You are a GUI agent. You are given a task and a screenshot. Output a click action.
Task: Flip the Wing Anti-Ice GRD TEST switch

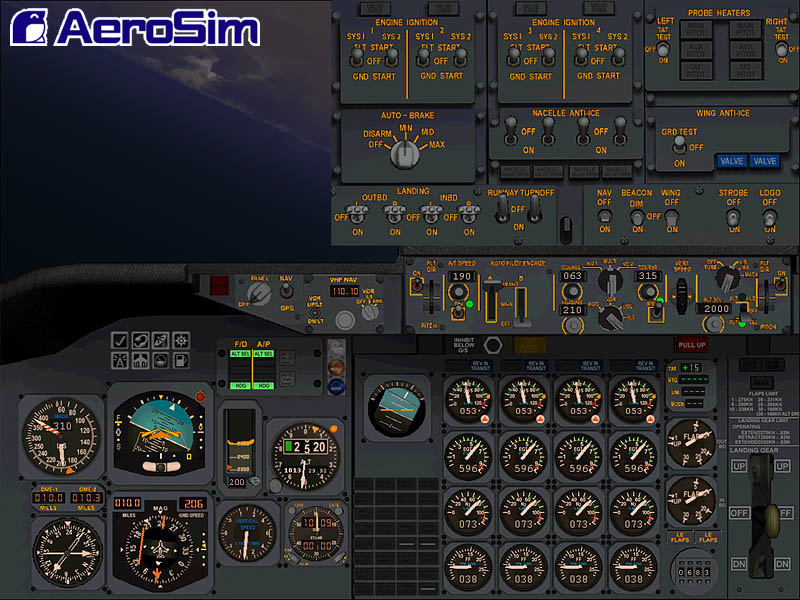click(x=681, y=146)
